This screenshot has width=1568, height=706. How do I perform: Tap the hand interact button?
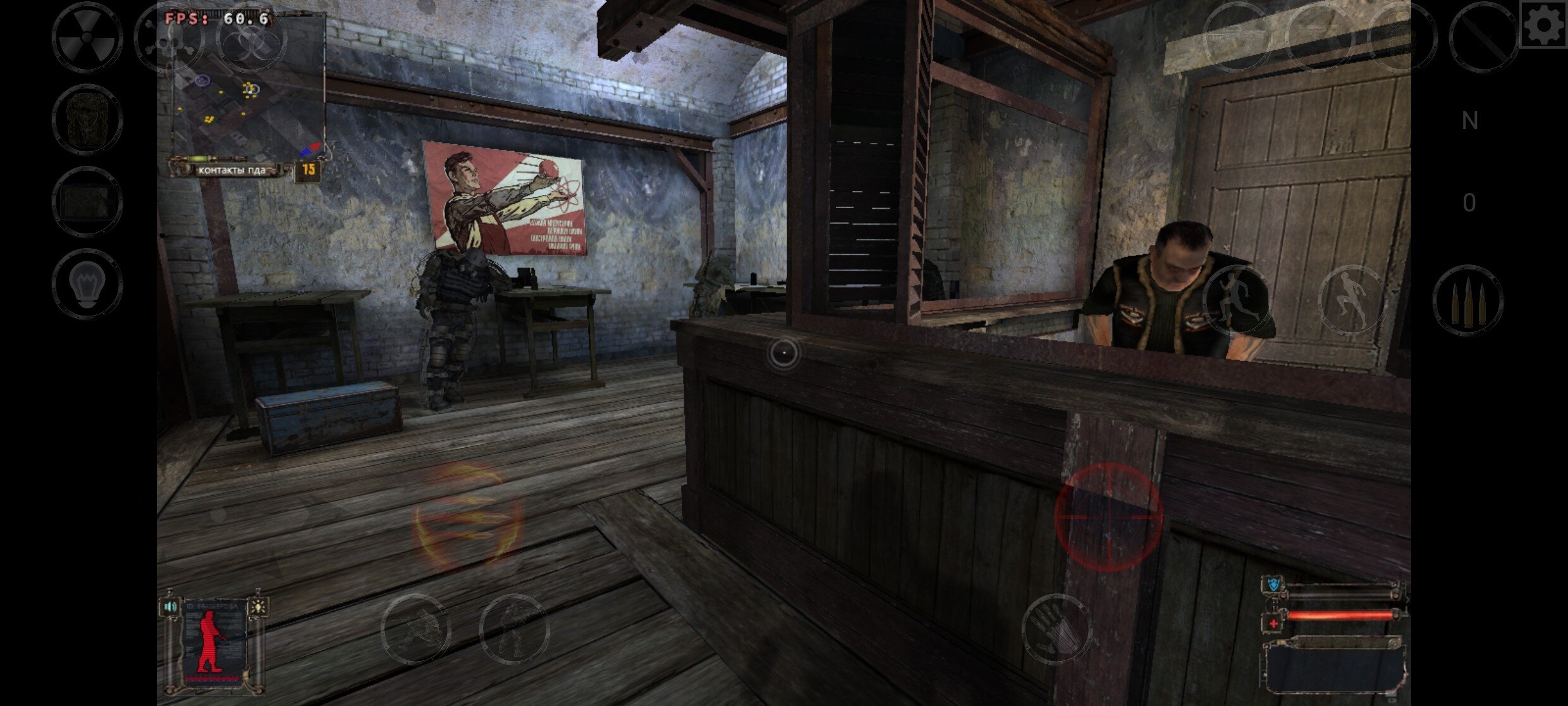click(1057, 629)
